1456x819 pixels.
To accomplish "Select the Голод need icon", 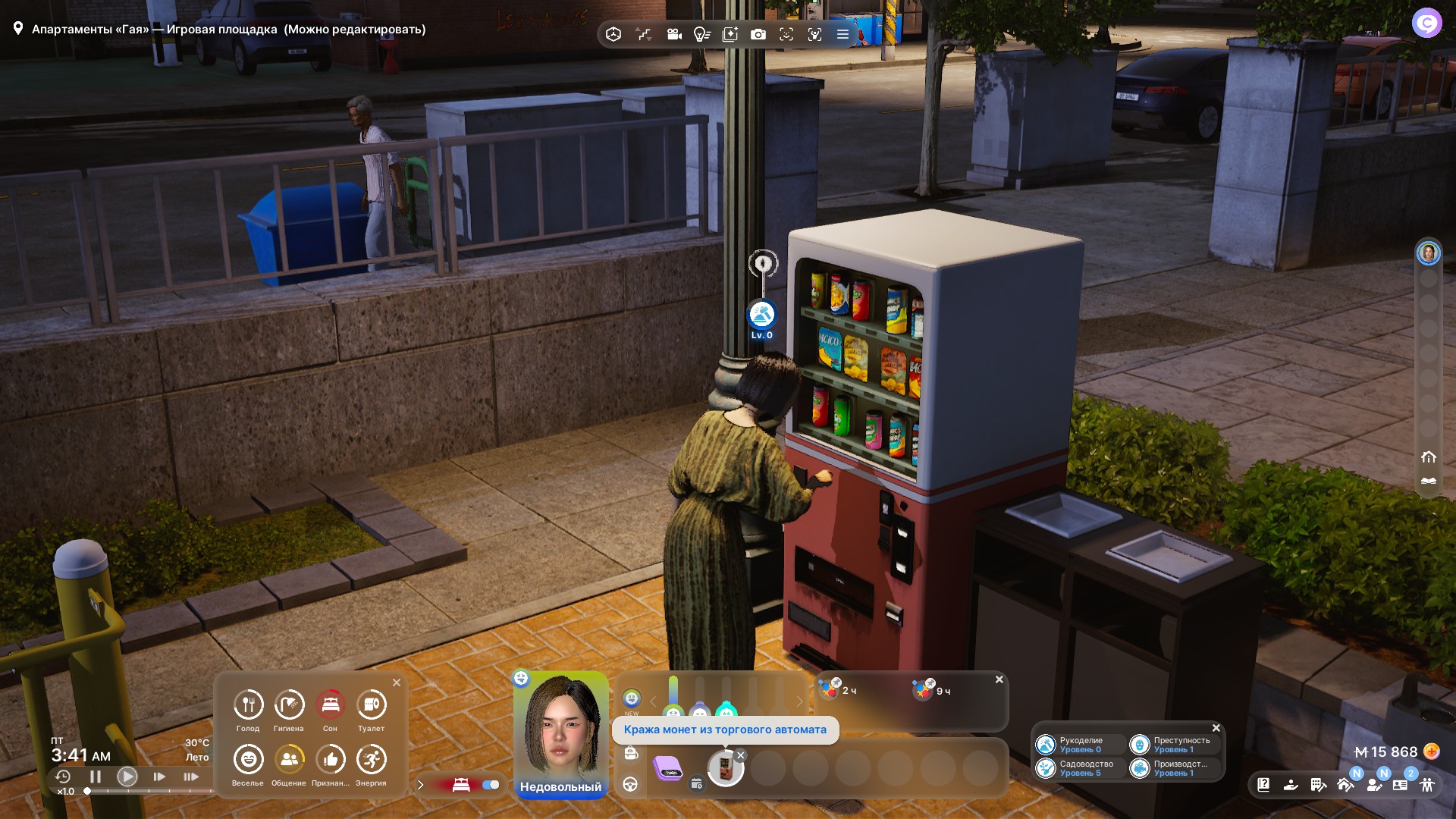I will [248, 705].
